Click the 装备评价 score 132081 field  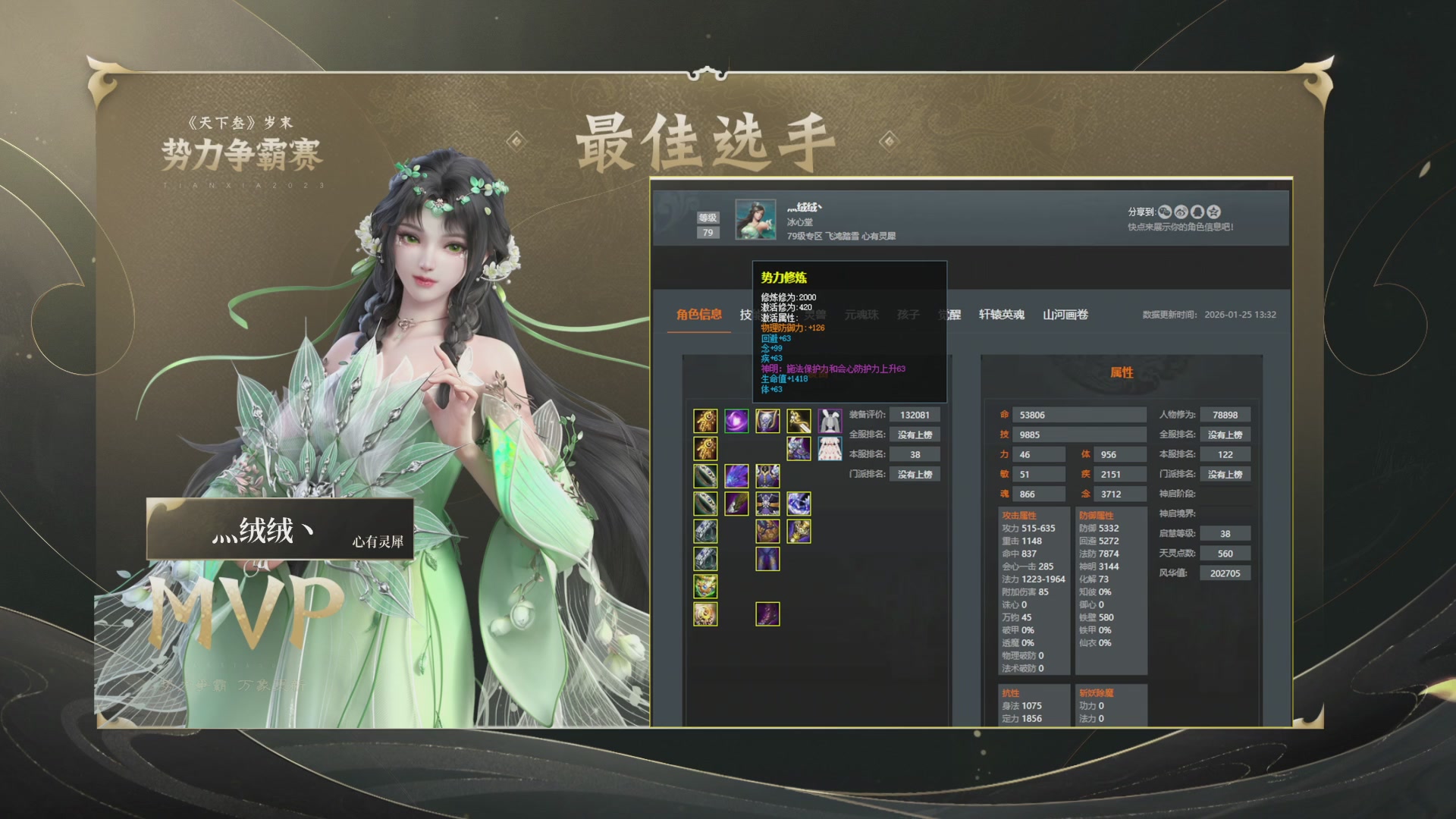click(915, 414)
